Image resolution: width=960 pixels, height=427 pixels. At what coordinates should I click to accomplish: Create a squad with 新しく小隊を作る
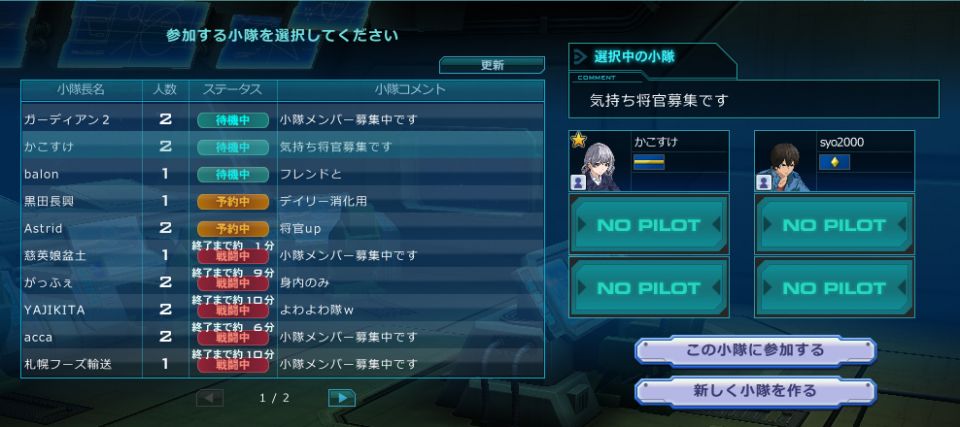tap(755, 391)
